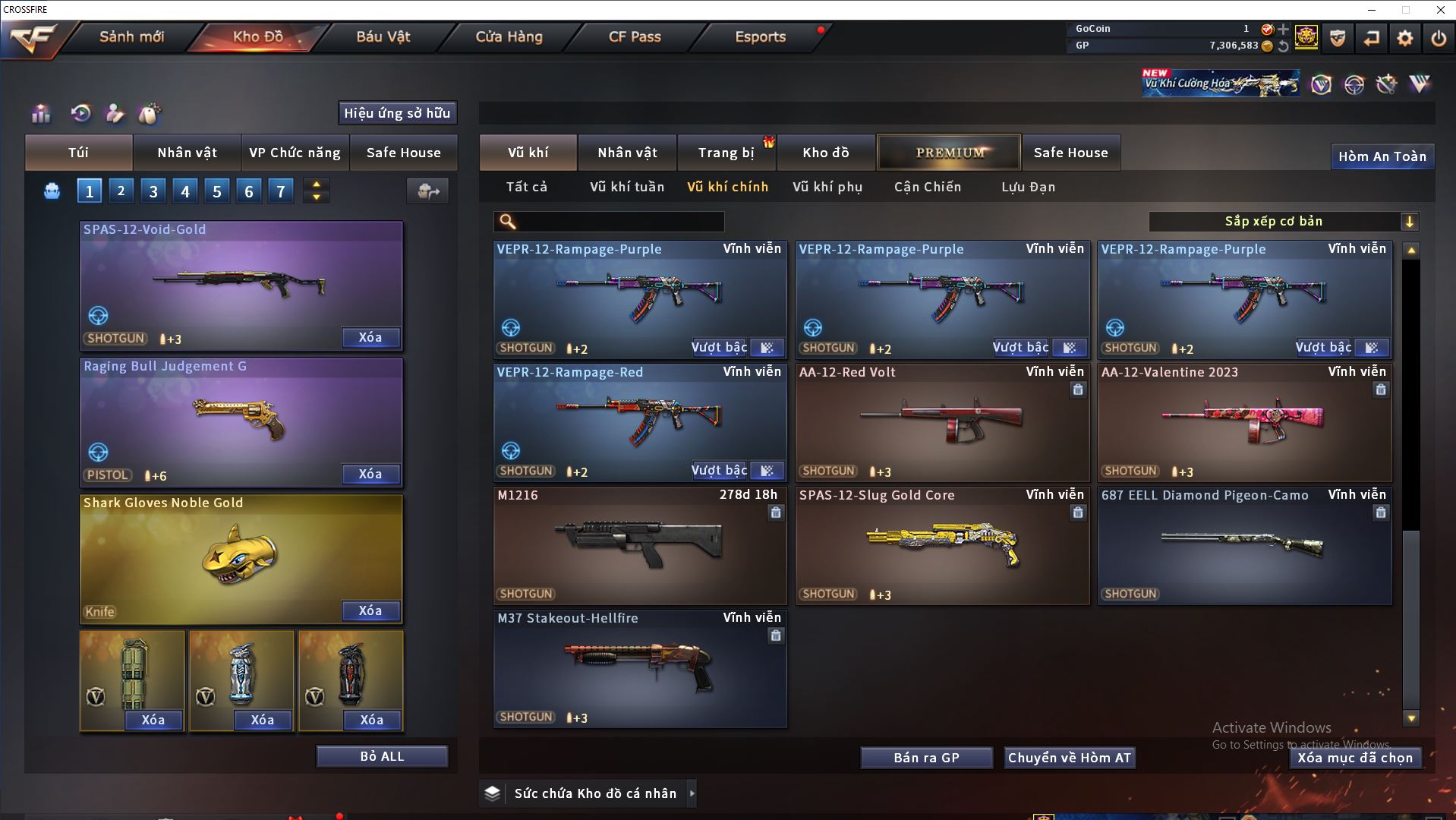
Task: Click the weapon search field
Action: [619, 222]
